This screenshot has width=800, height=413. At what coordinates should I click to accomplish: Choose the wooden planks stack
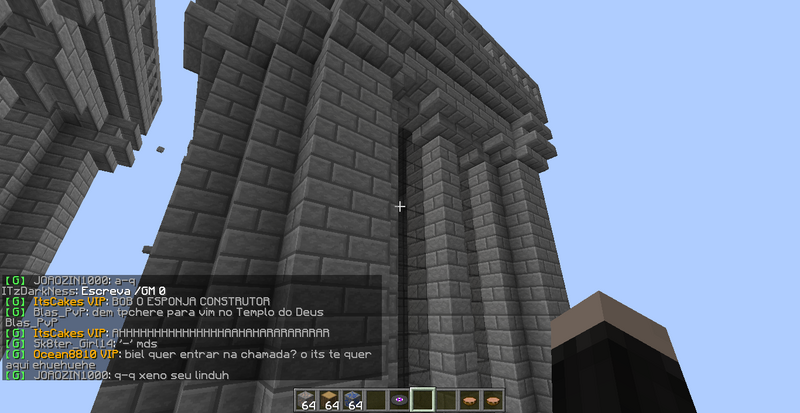click(332, 400)
